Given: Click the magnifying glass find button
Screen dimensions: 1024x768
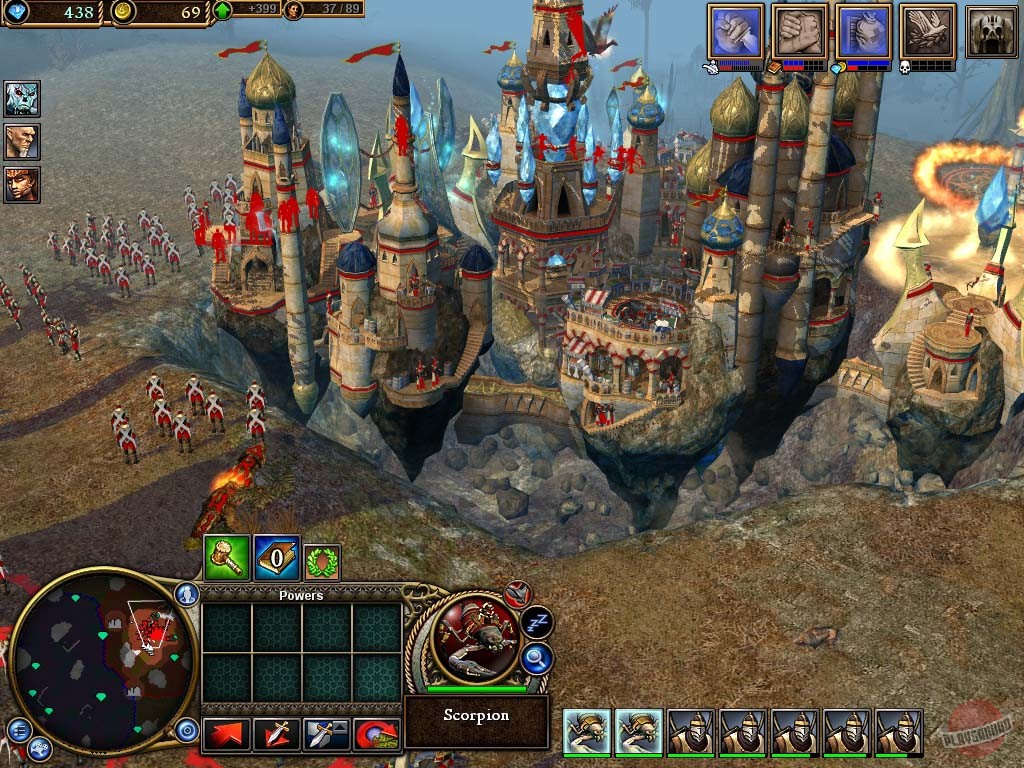Looking at the screenshot, I should click(537, 658).
